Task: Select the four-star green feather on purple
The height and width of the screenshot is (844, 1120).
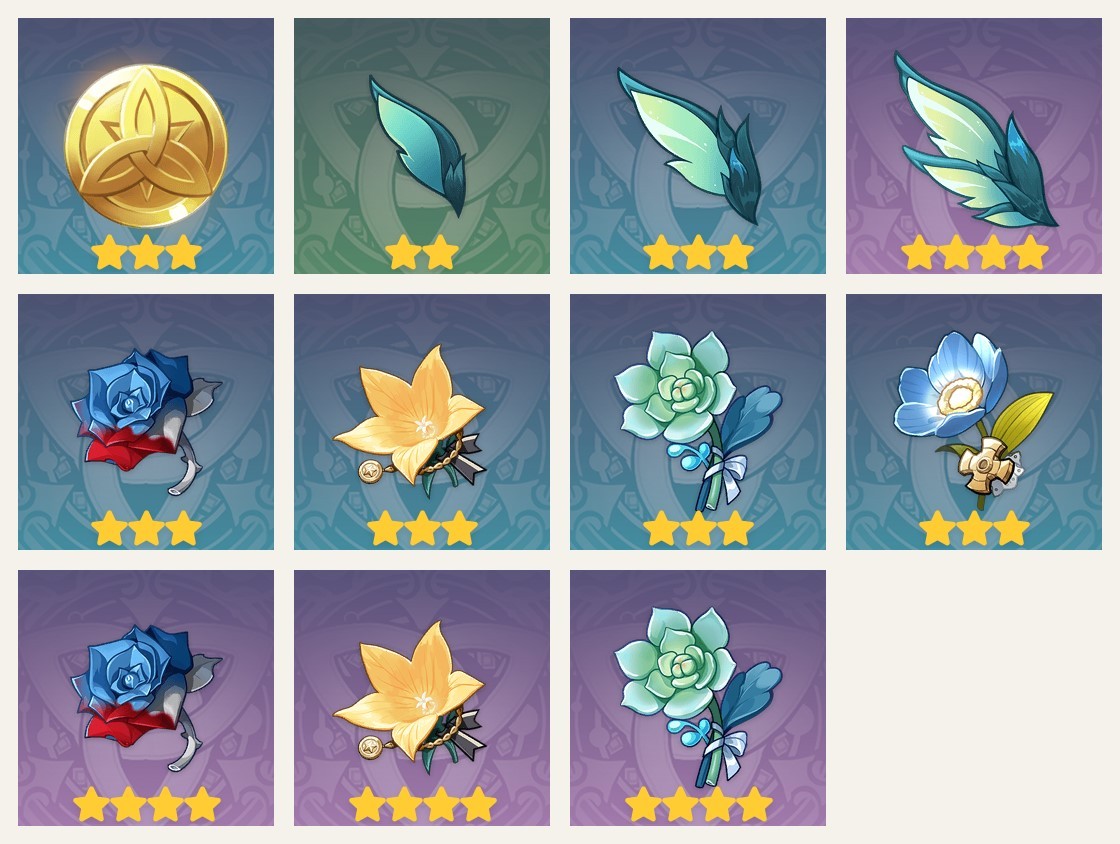Action: tap(974, 146)
